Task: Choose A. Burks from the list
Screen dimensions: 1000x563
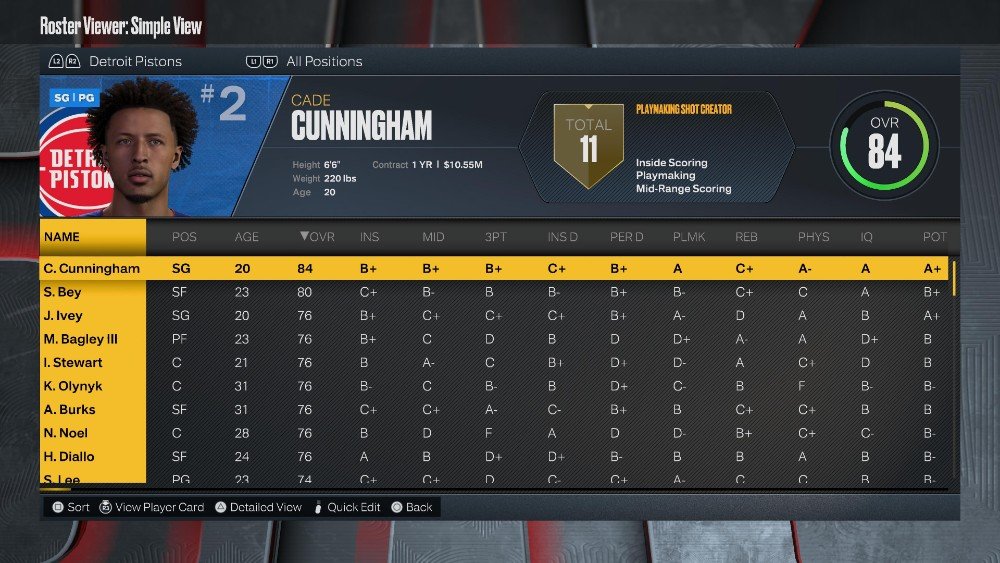Action: [x=69, y=410]
